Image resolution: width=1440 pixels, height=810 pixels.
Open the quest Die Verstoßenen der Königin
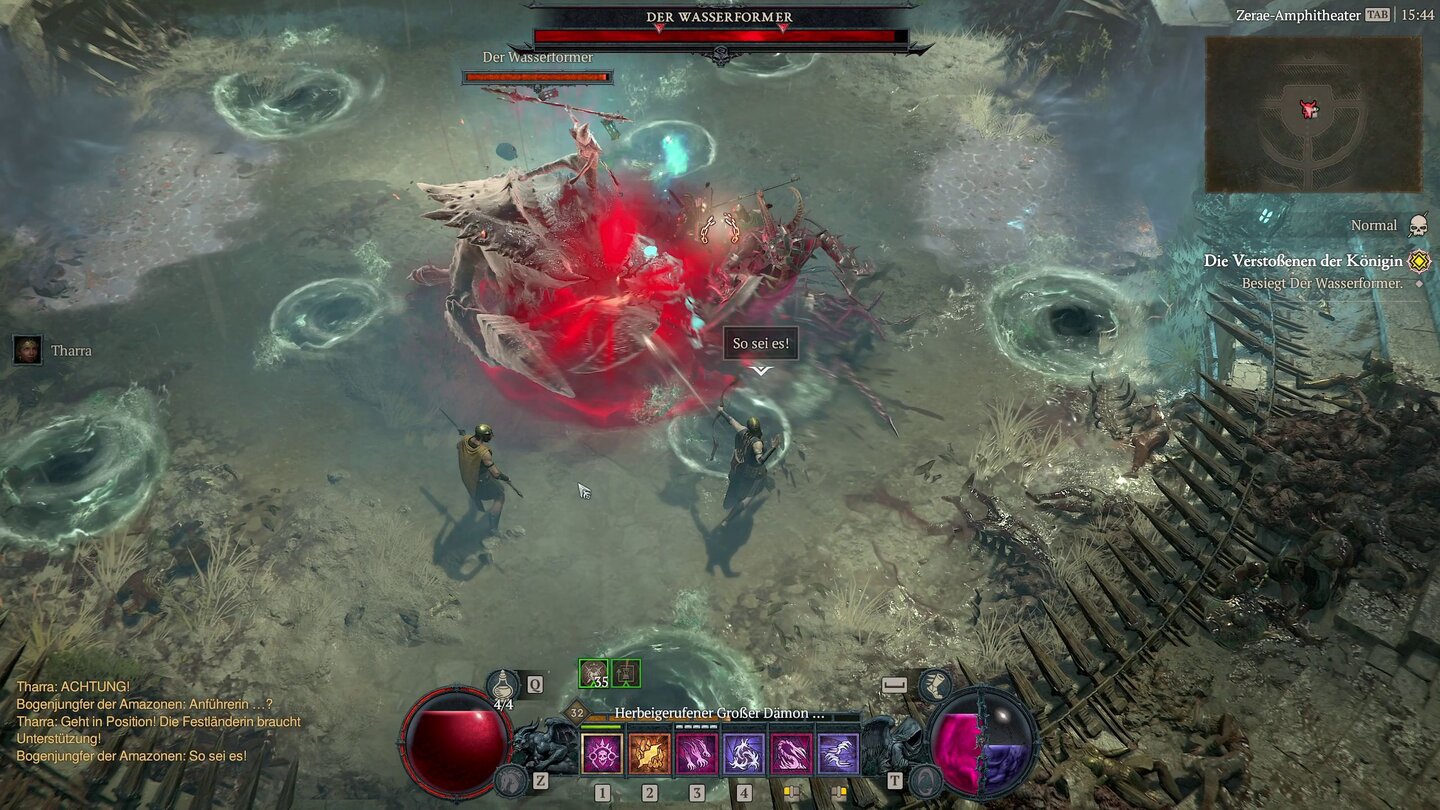coord(1305,261)
